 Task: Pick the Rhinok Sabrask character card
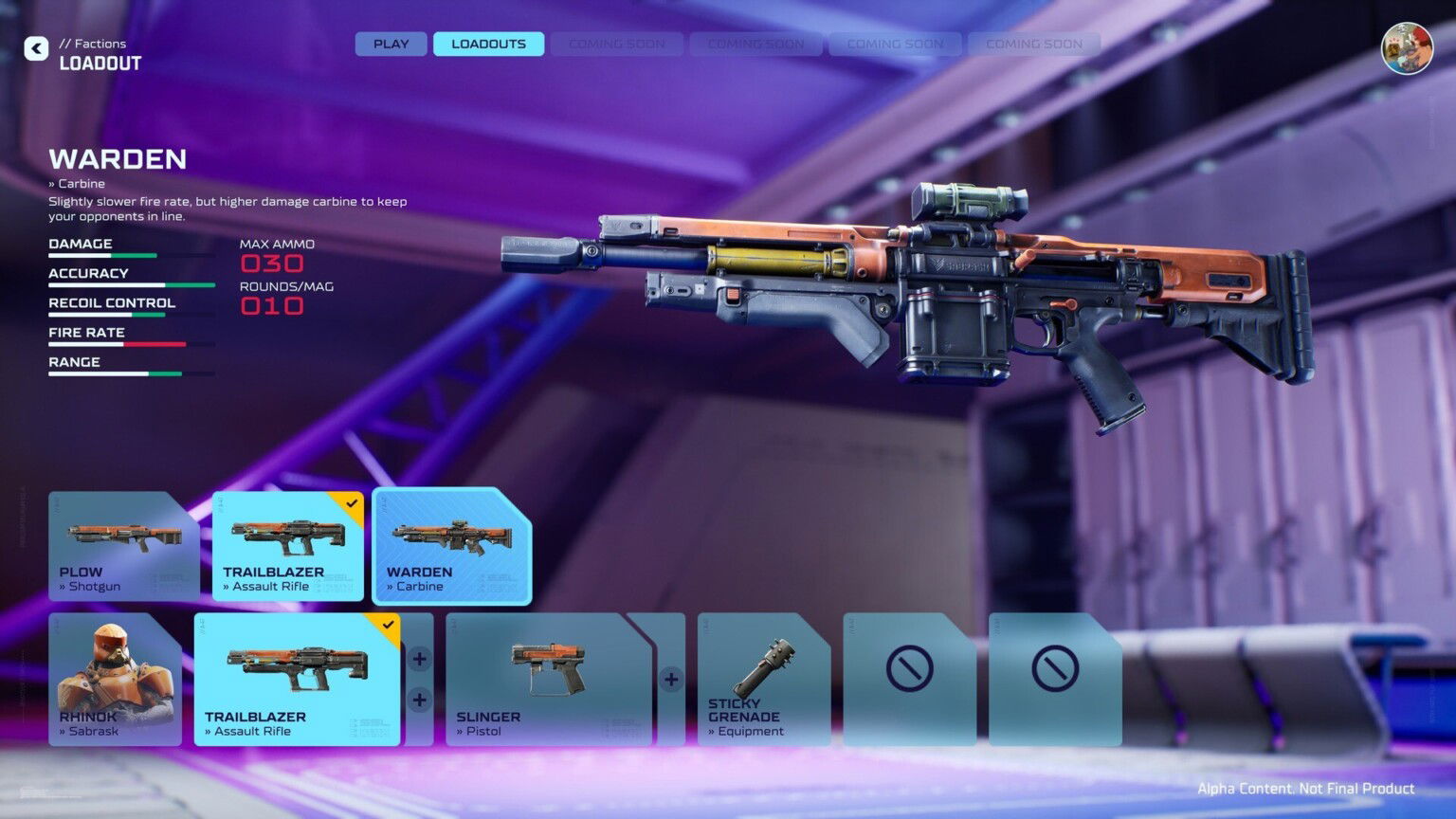tap(114, 678)
